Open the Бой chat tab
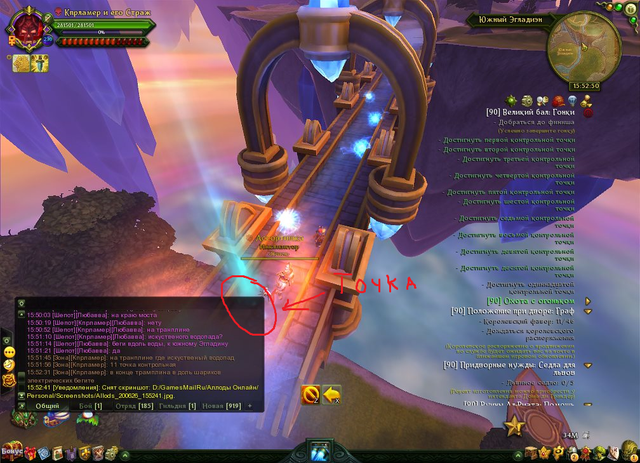This screenshot has height=463, width=640. pos(90,407)
